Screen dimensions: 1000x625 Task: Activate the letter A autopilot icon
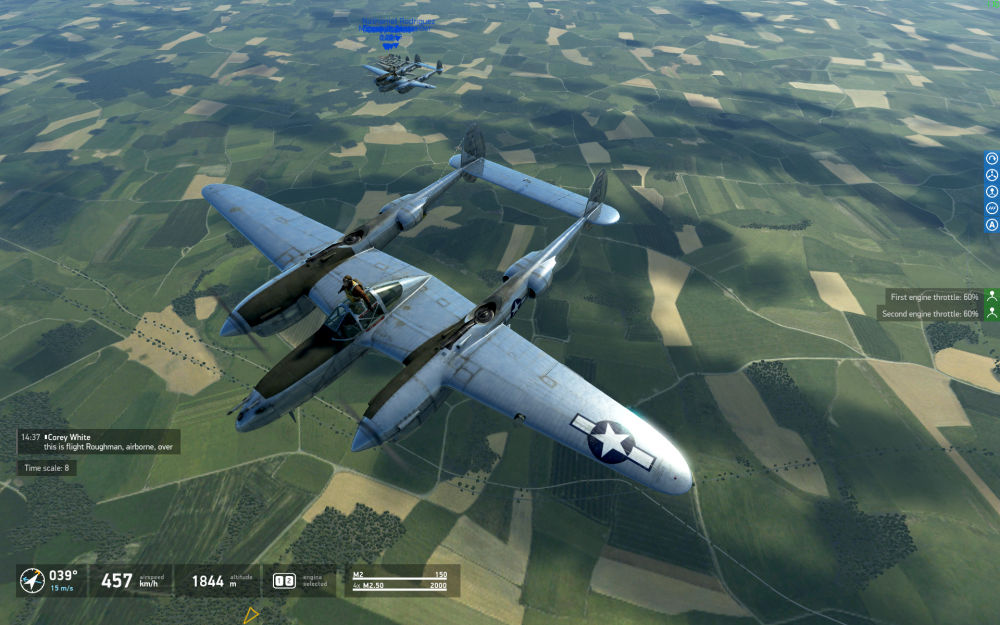992,225
